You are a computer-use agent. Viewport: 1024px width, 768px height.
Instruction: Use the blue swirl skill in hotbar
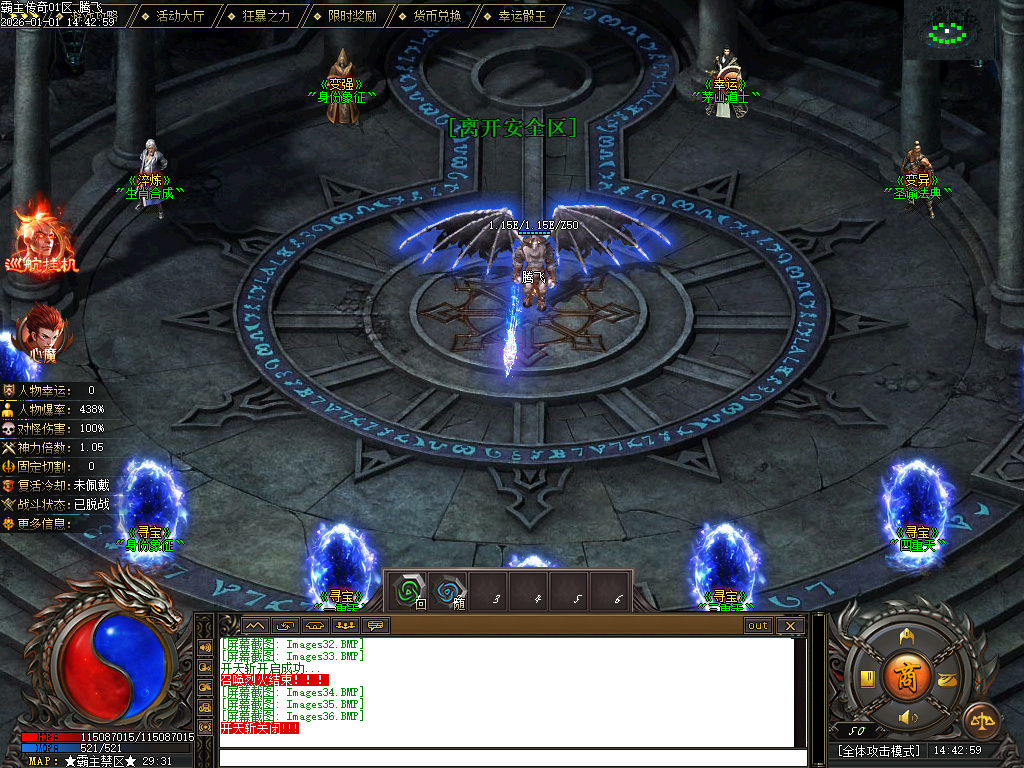[447, 591]
